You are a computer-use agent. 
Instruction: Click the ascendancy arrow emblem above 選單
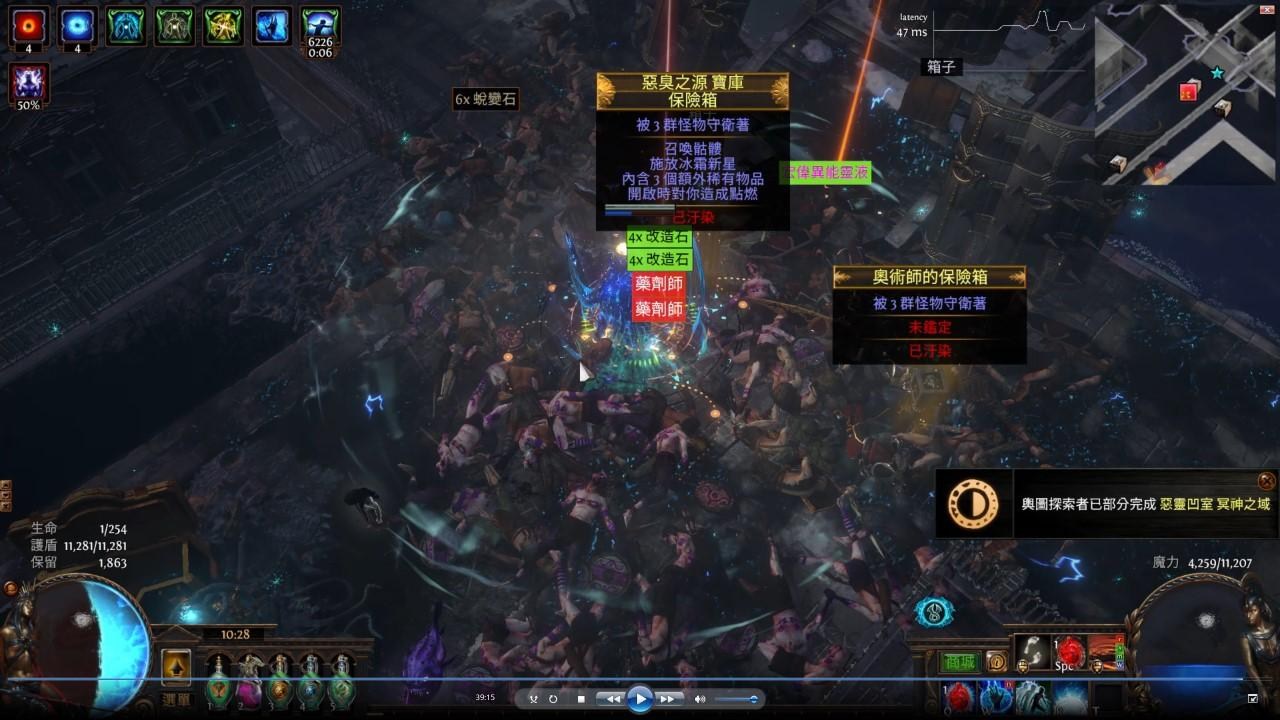[x=176, y=668]
